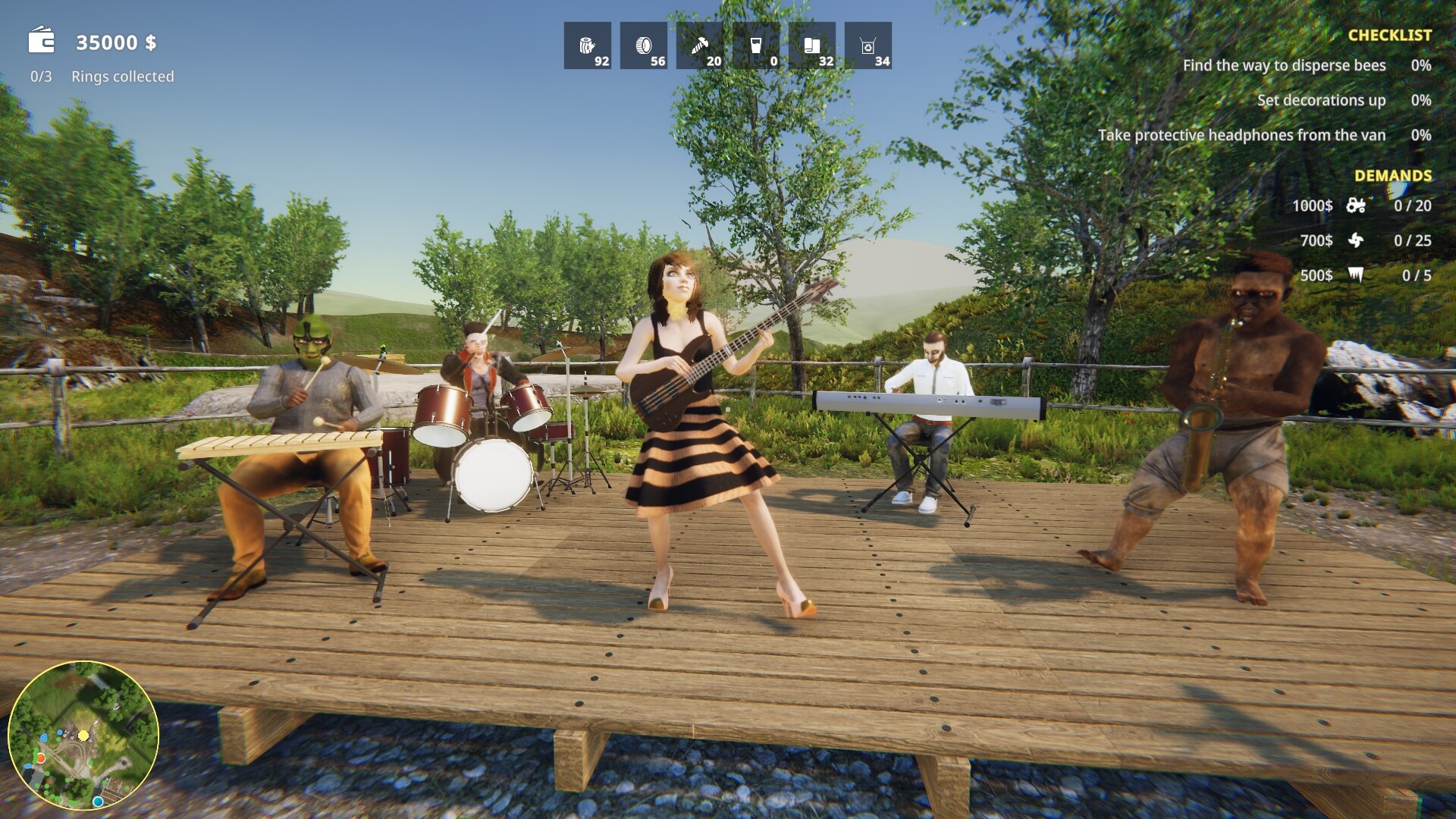The width and height of the screenshot is (1456, 819).
Task: Click the 0% progress next to decorations task
Action: pyautogui.click(x=1420, y=100)
